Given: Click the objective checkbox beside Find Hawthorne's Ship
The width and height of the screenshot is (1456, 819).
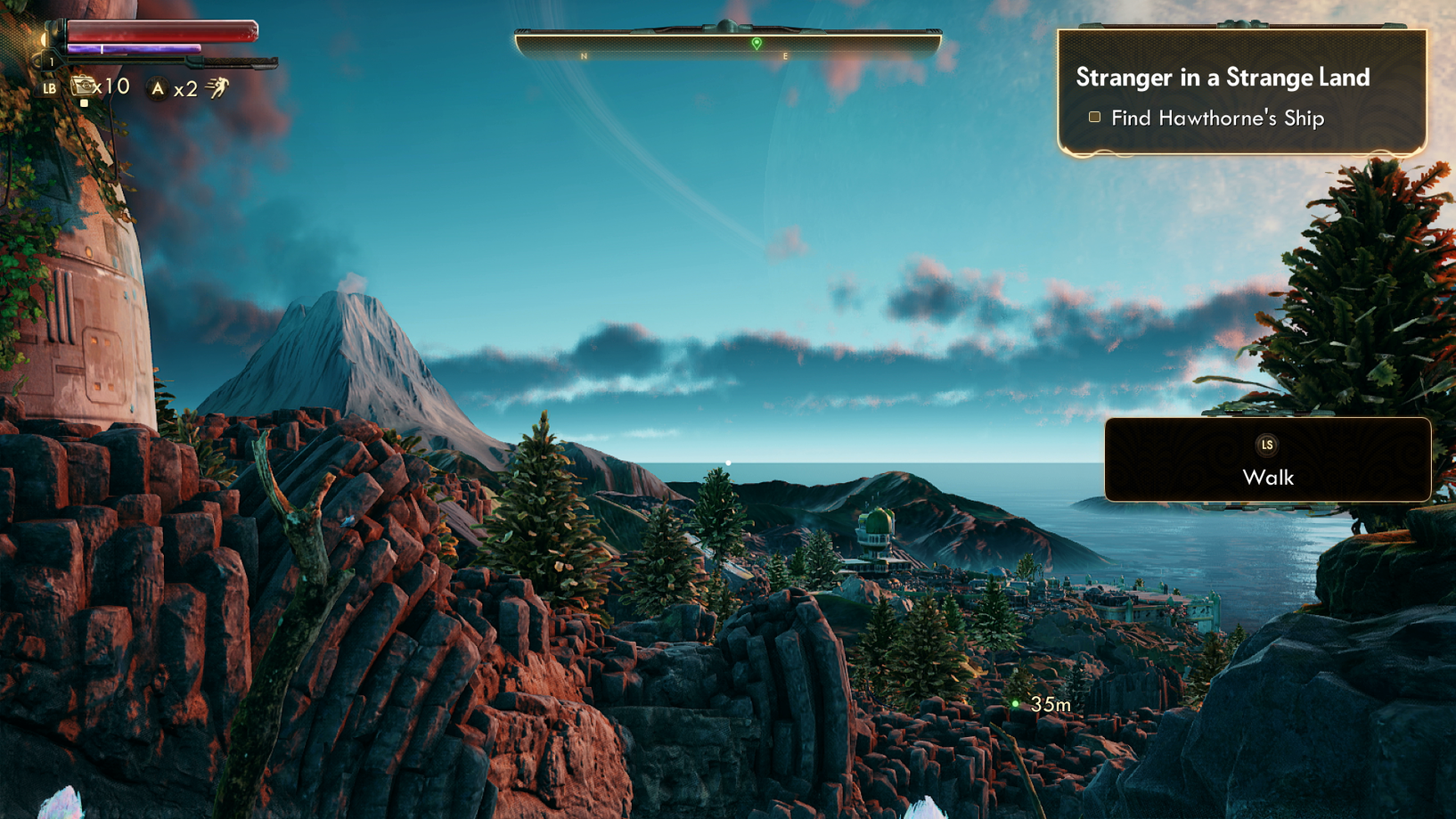Looking at the screenshot, I should [1094, 117].
